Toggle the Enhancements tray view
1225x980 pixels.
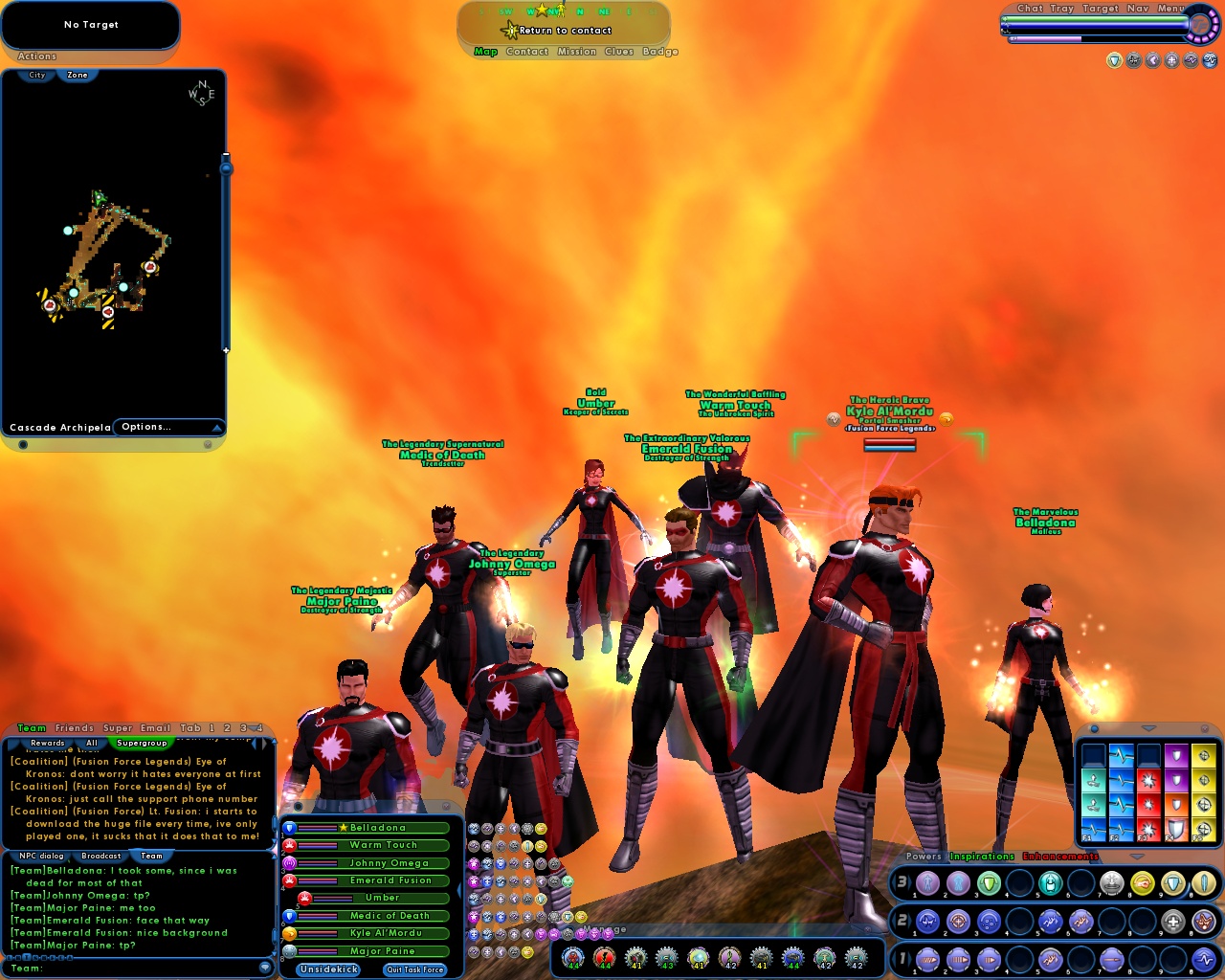[x=1059, y=857]
